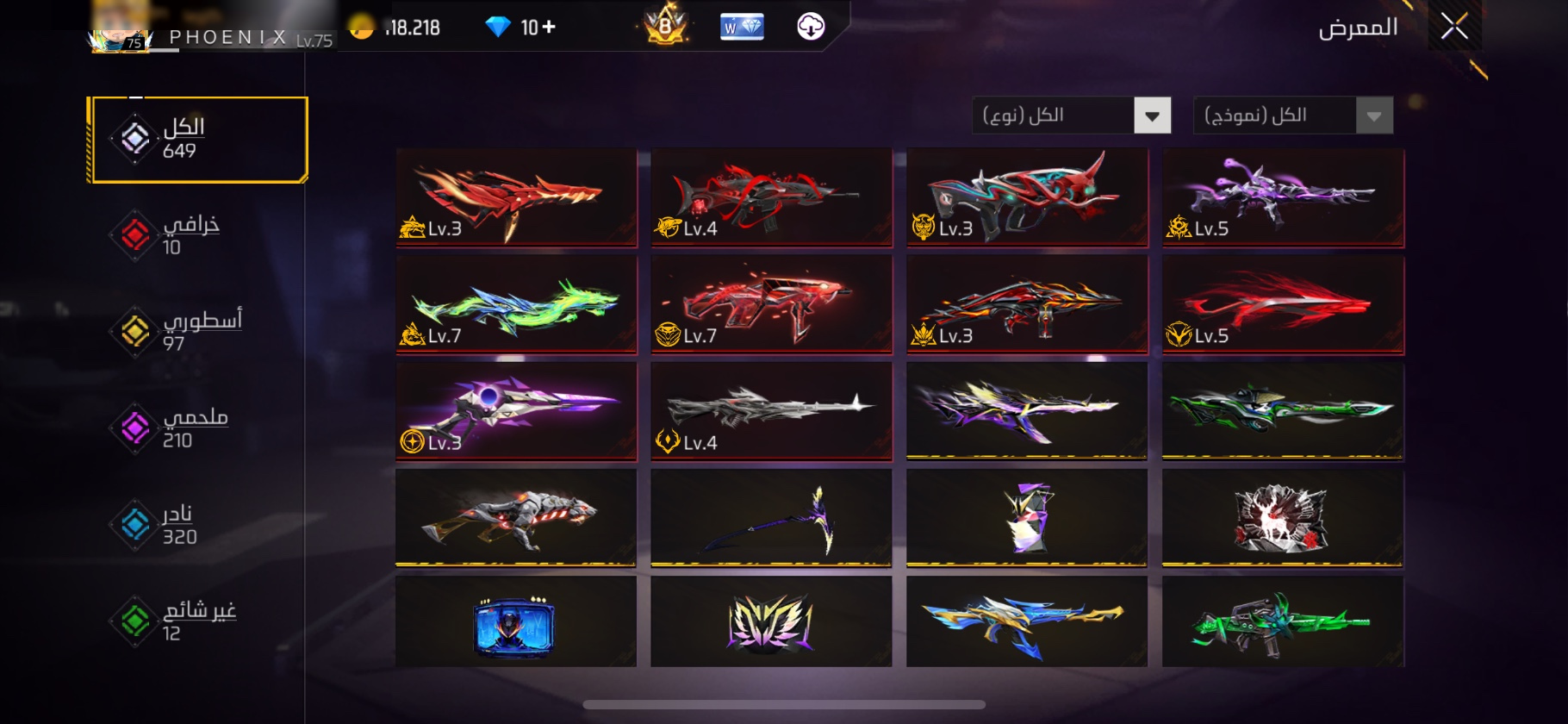The width and height of the screenshot is (1568, 724).
Task: Open the cloud download icon
Action: tap(810, 27)
